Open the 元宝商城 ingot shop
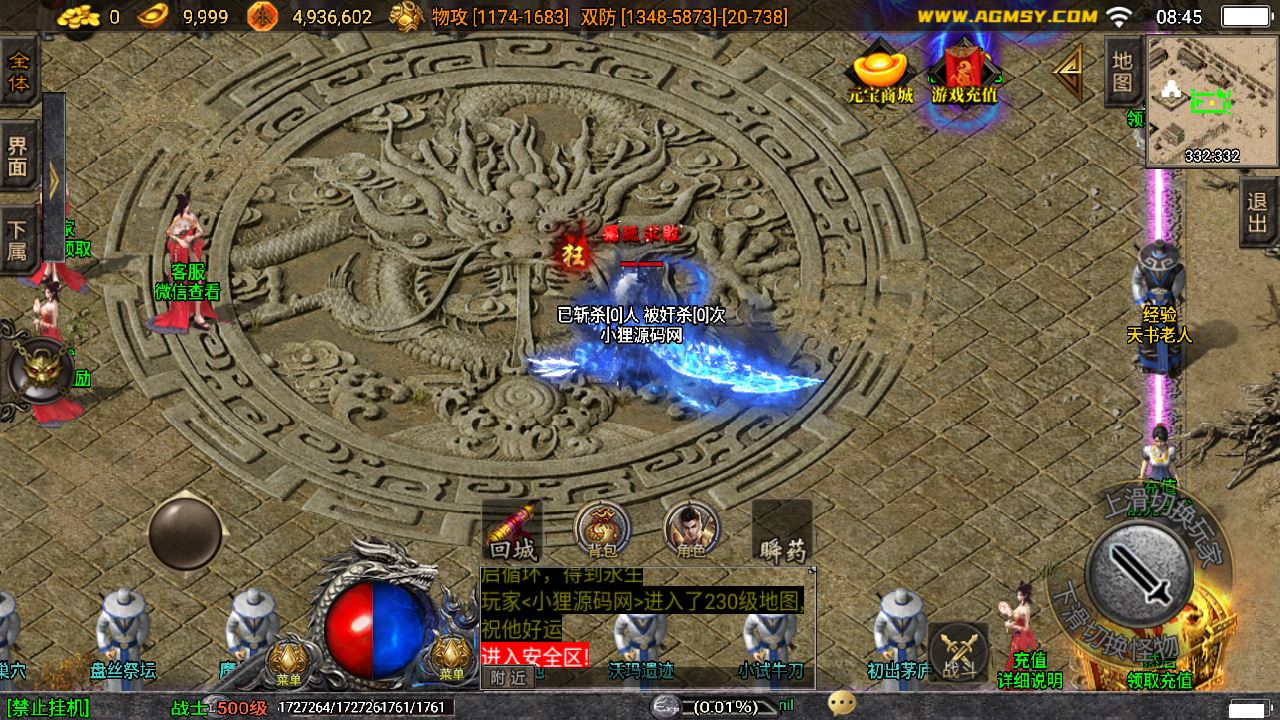This screenshot has height=720, width=1280. [x=880, y=74]
